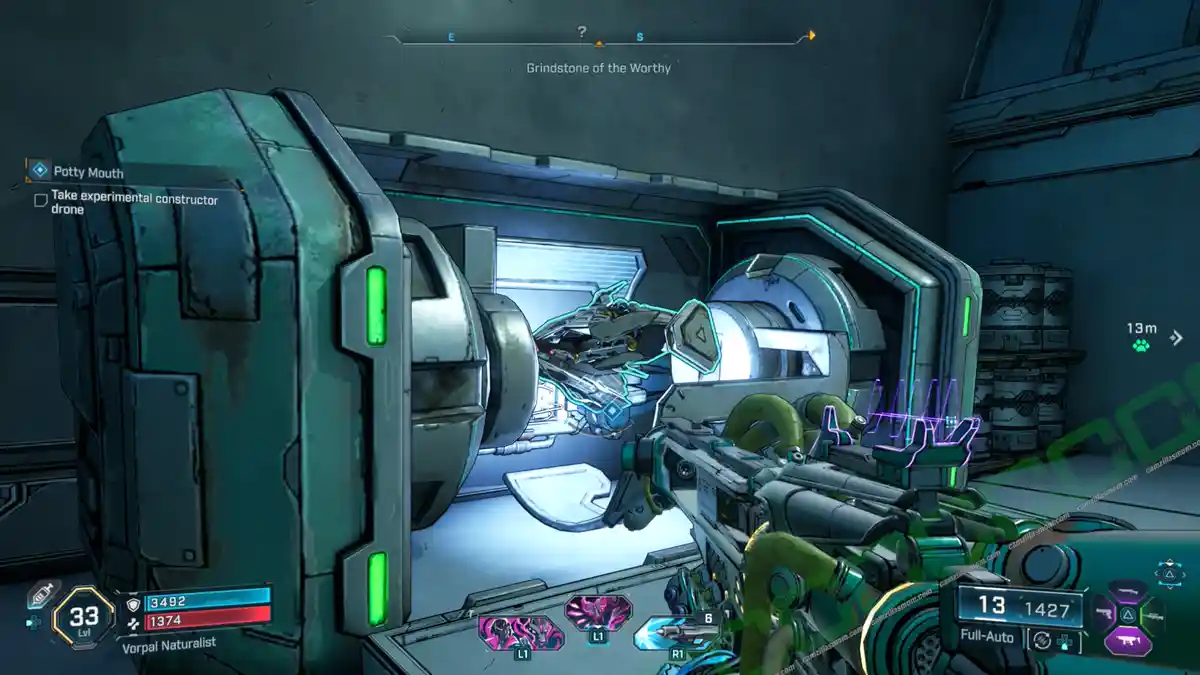Activate the wide pink creature skill

pyautogui.click(x=520, y=632)
